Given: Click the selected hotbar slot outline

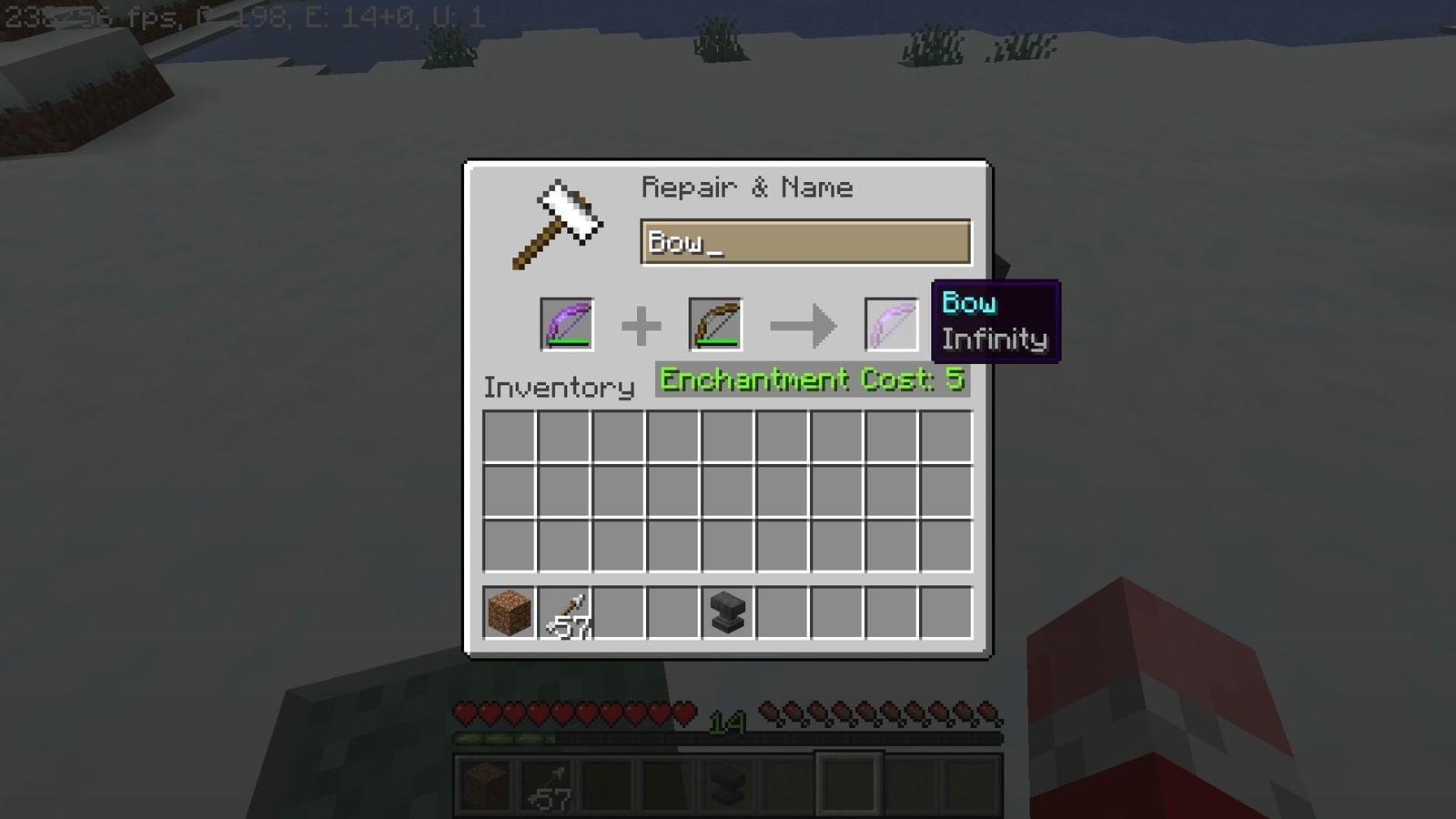Looking at the screenshot, I should (851, 784).
